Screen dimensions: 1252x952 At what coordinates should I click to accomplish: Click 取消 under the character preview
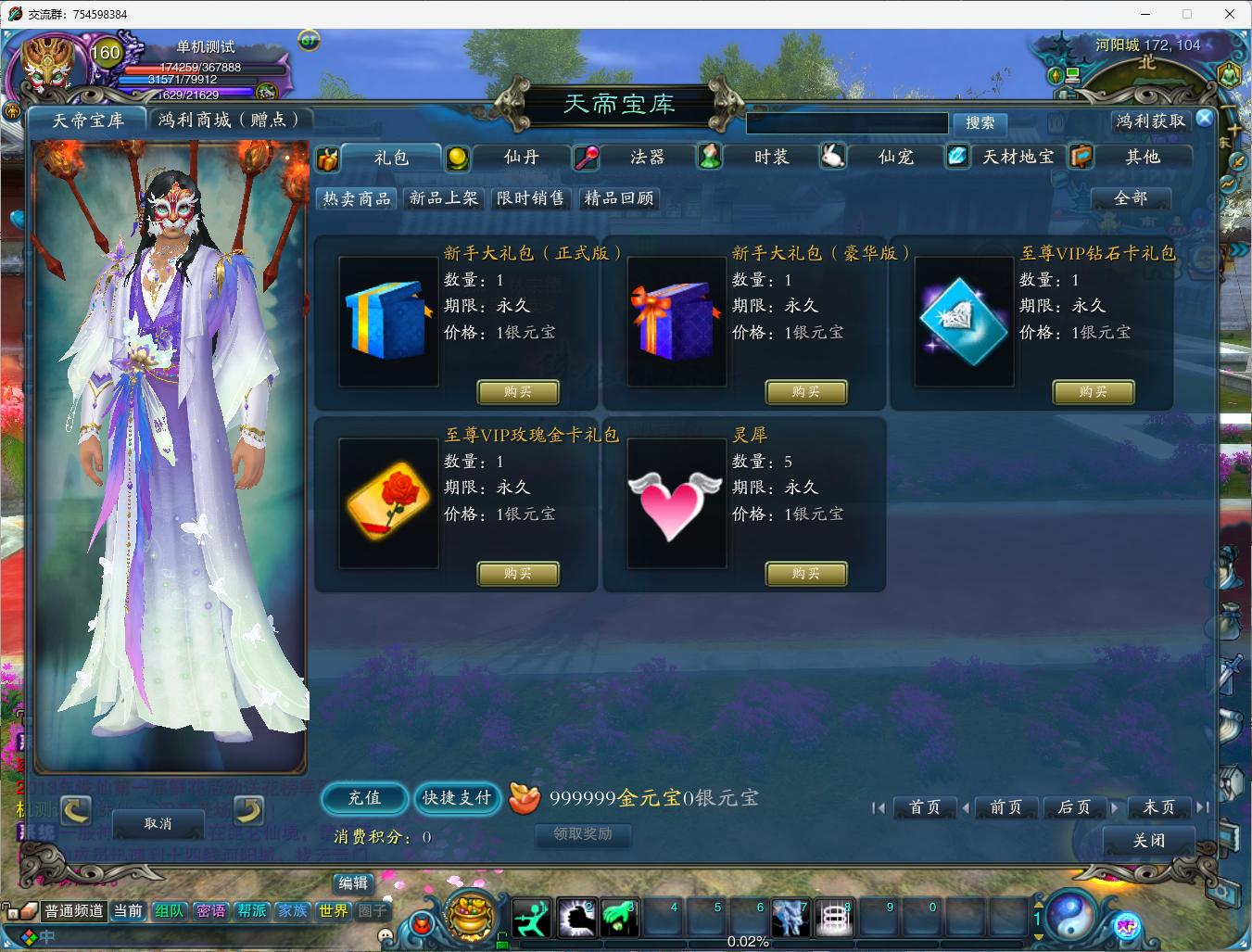point(158,823)
